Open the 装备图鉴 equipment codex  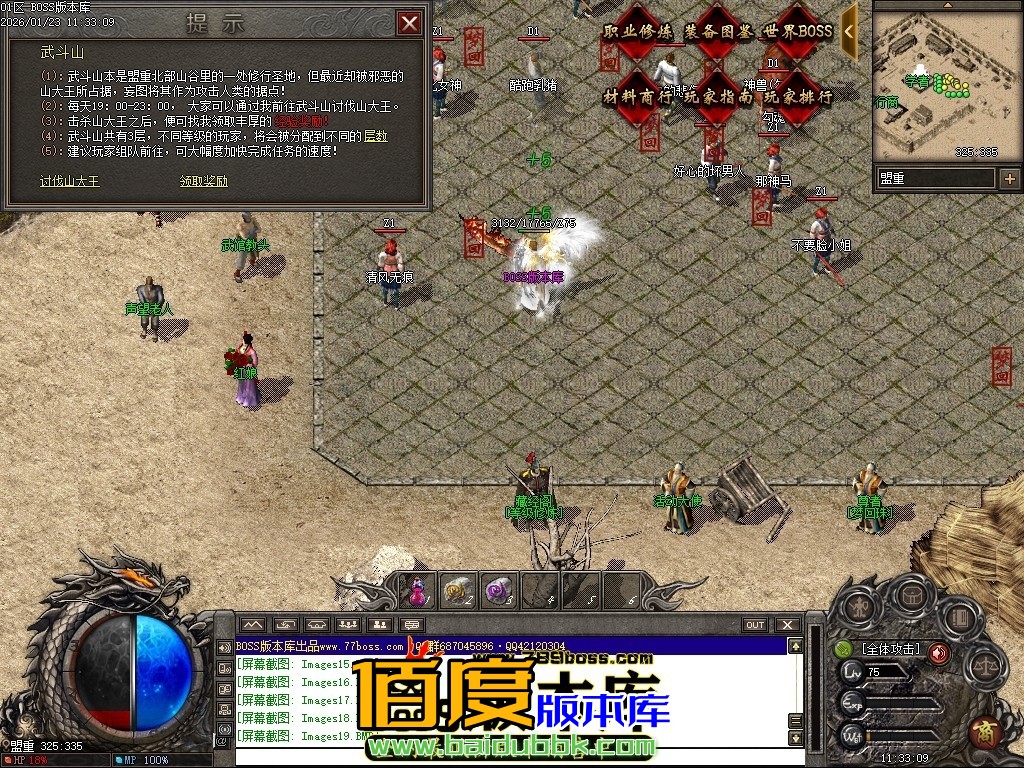[x=718, y=32]
